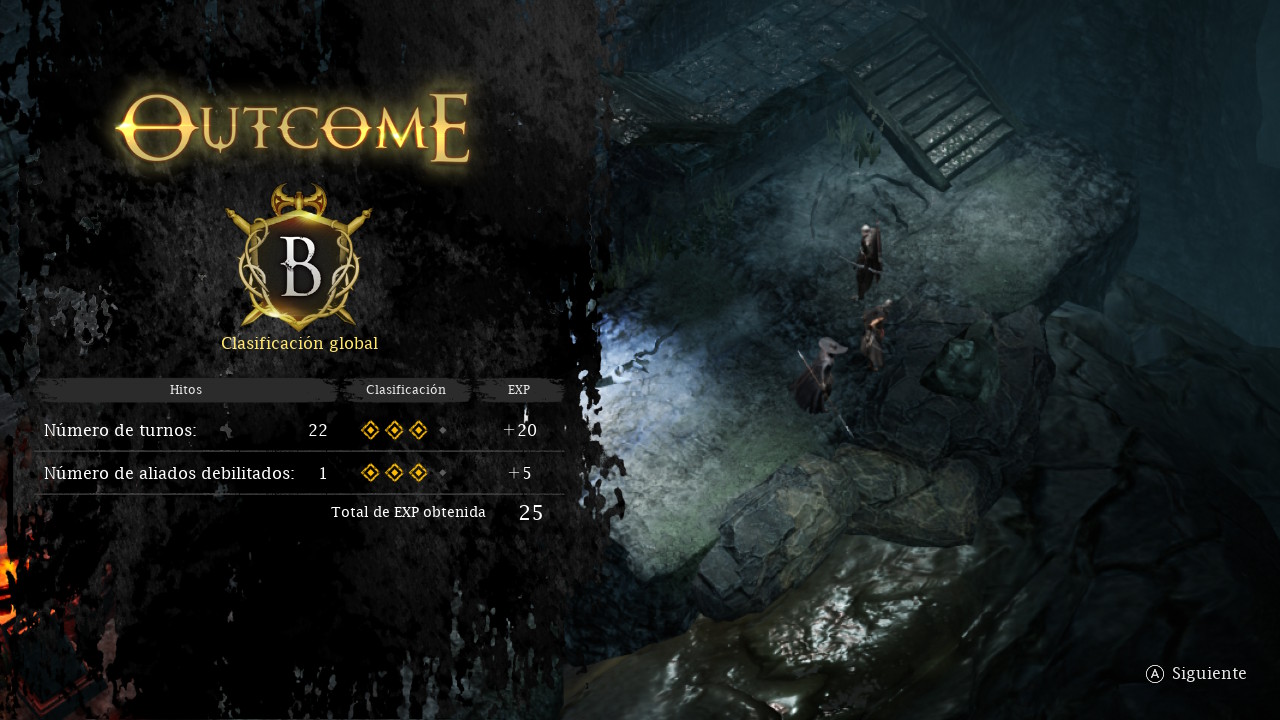
Task: Continue with the Siguiente button
Action: coord(1196,674)
